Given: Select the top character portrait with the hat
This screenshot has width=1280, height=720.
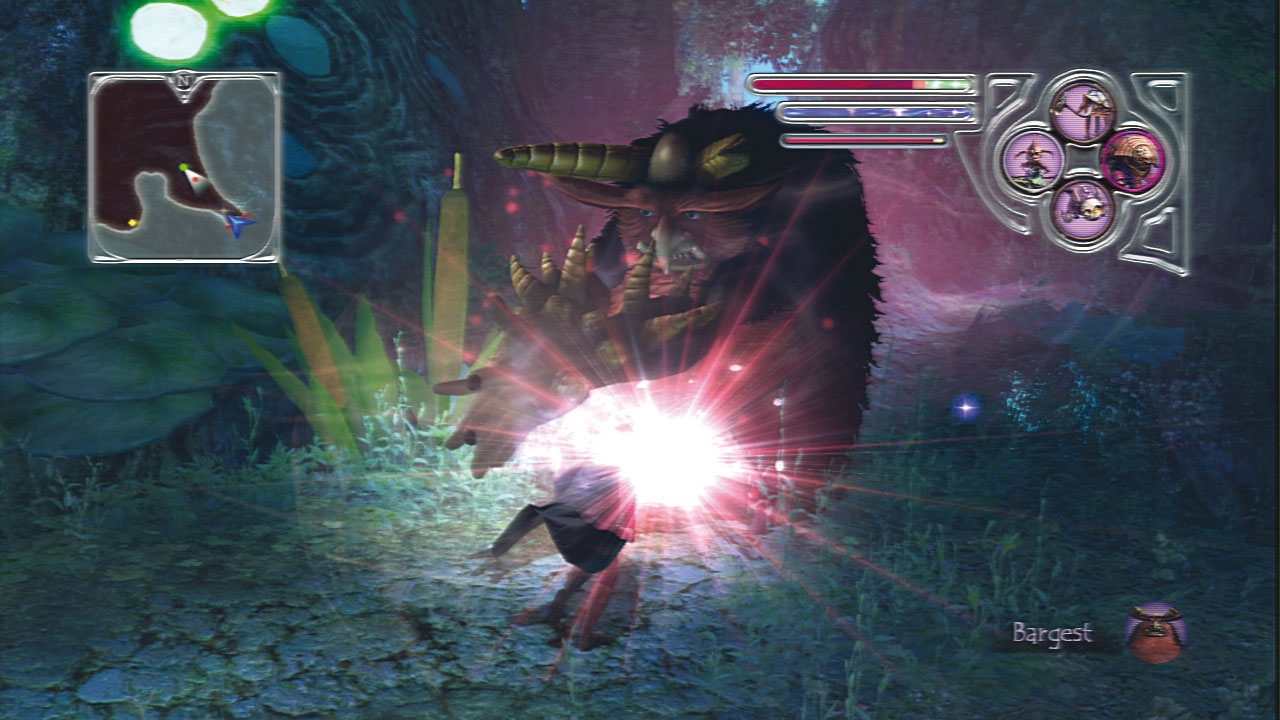Looking at the screenshot, I should (x=1083, y=112).
